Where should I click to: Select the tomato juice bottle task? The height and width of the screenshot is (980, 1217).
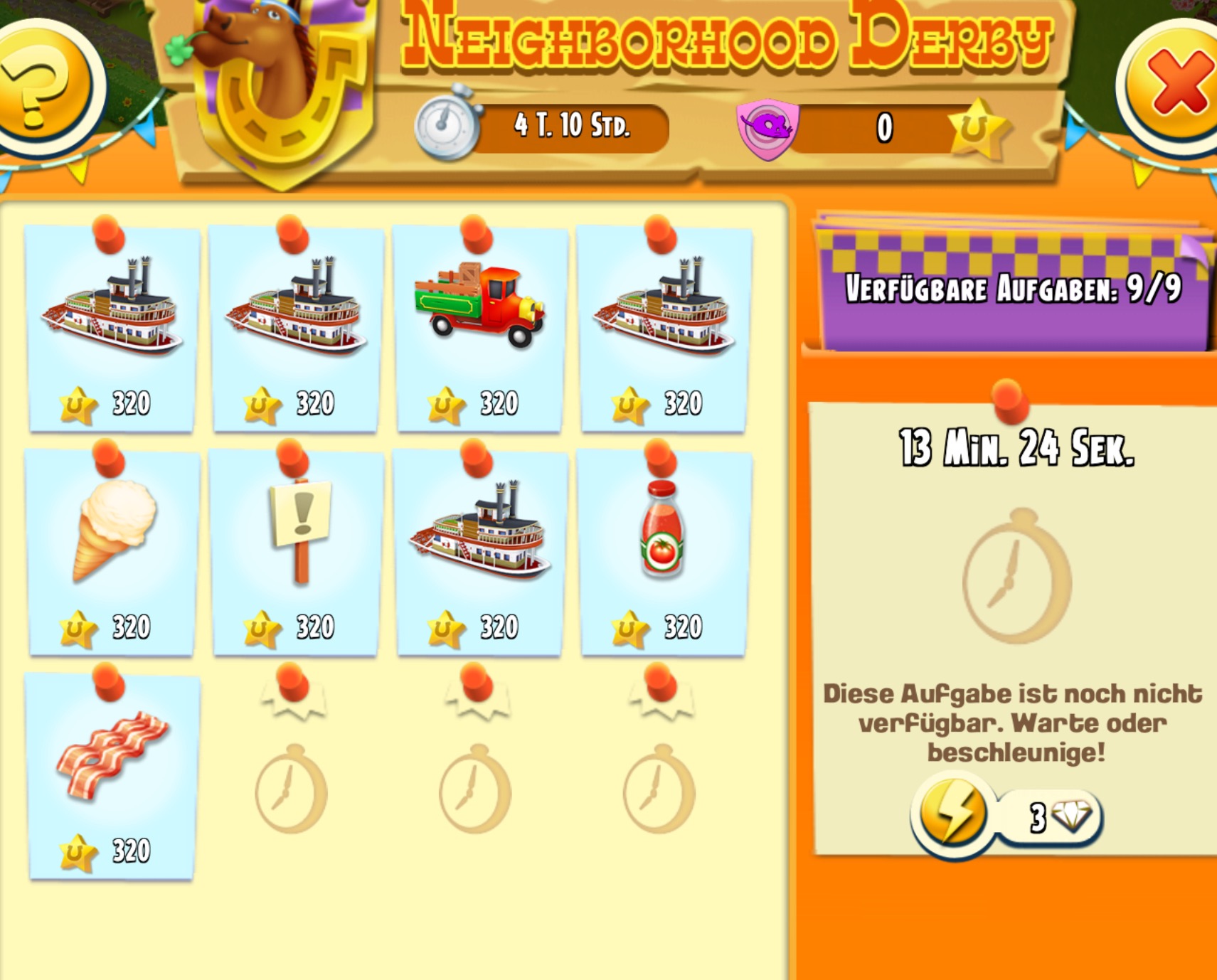663,552
